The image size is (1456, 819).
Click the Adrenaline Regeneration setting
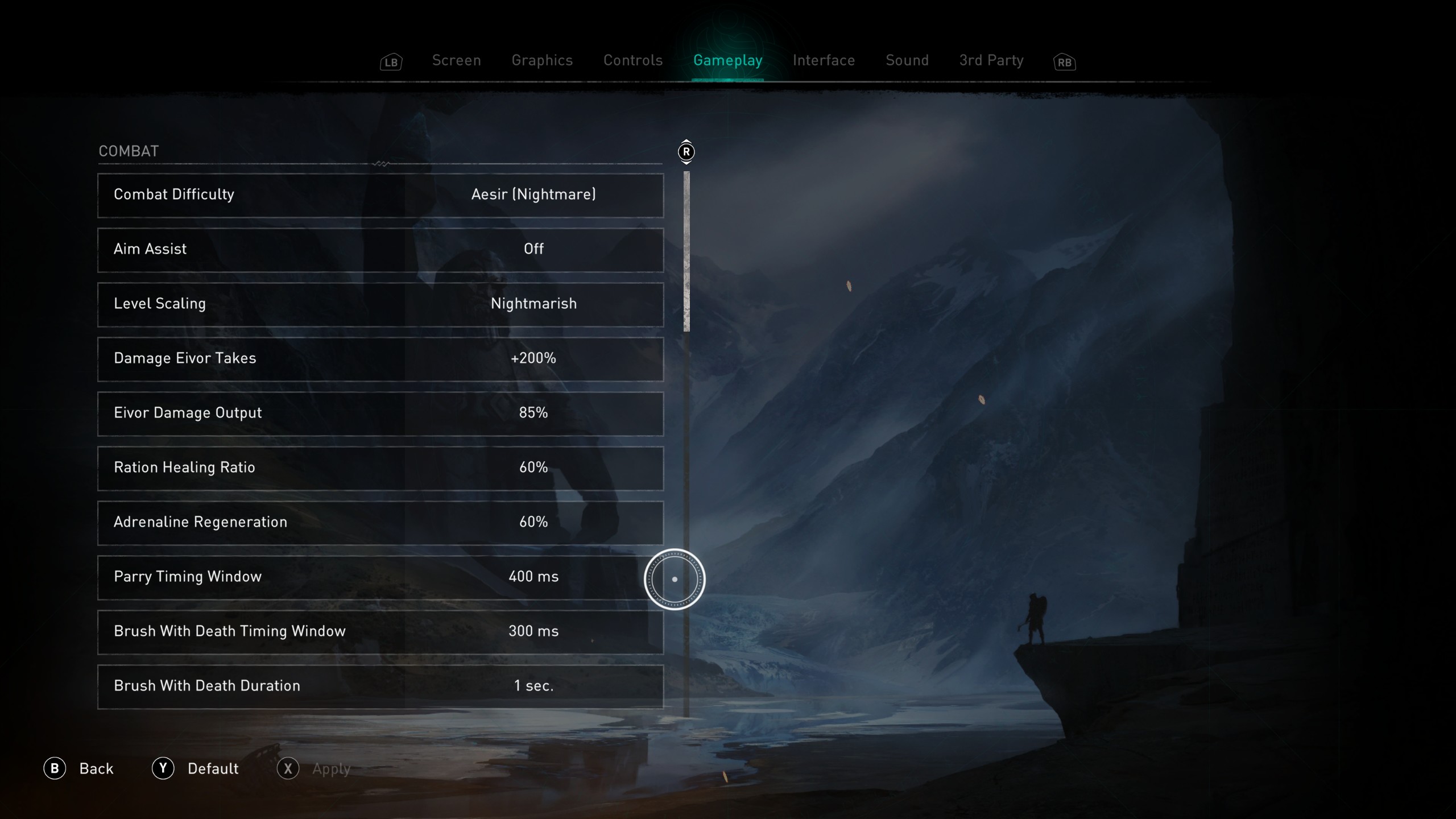[x=380, y=523]
